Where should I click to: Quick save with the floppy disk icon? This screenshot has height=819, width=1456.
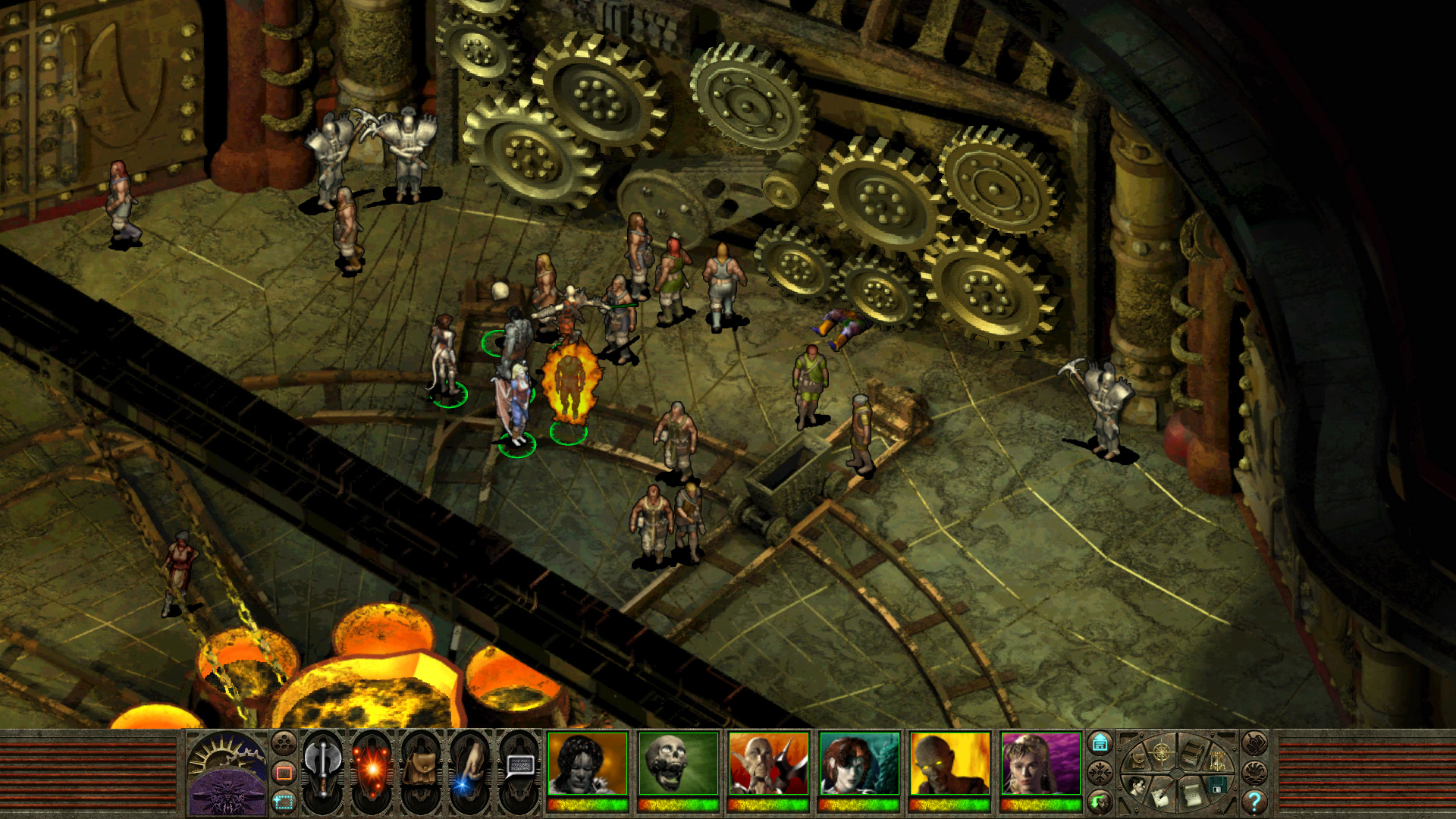1216,785
